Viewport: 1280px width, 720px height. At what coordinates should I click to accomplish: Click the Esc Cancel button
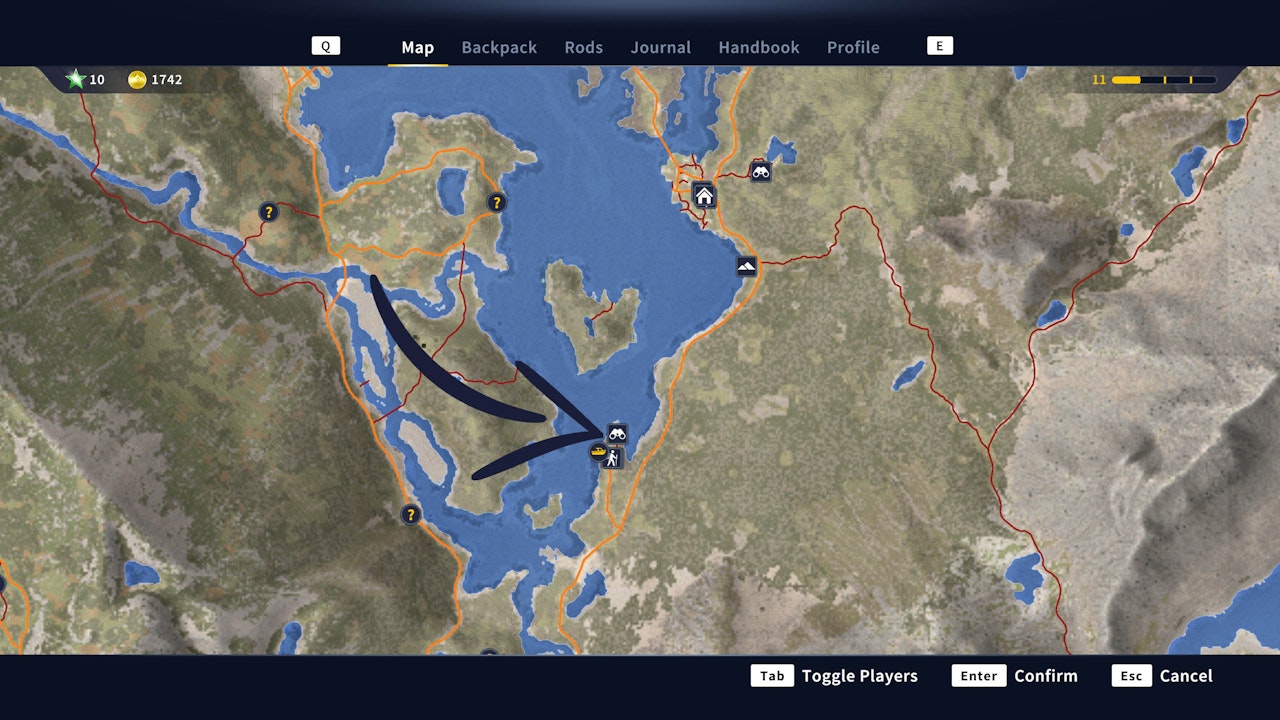coord(1131,675)
